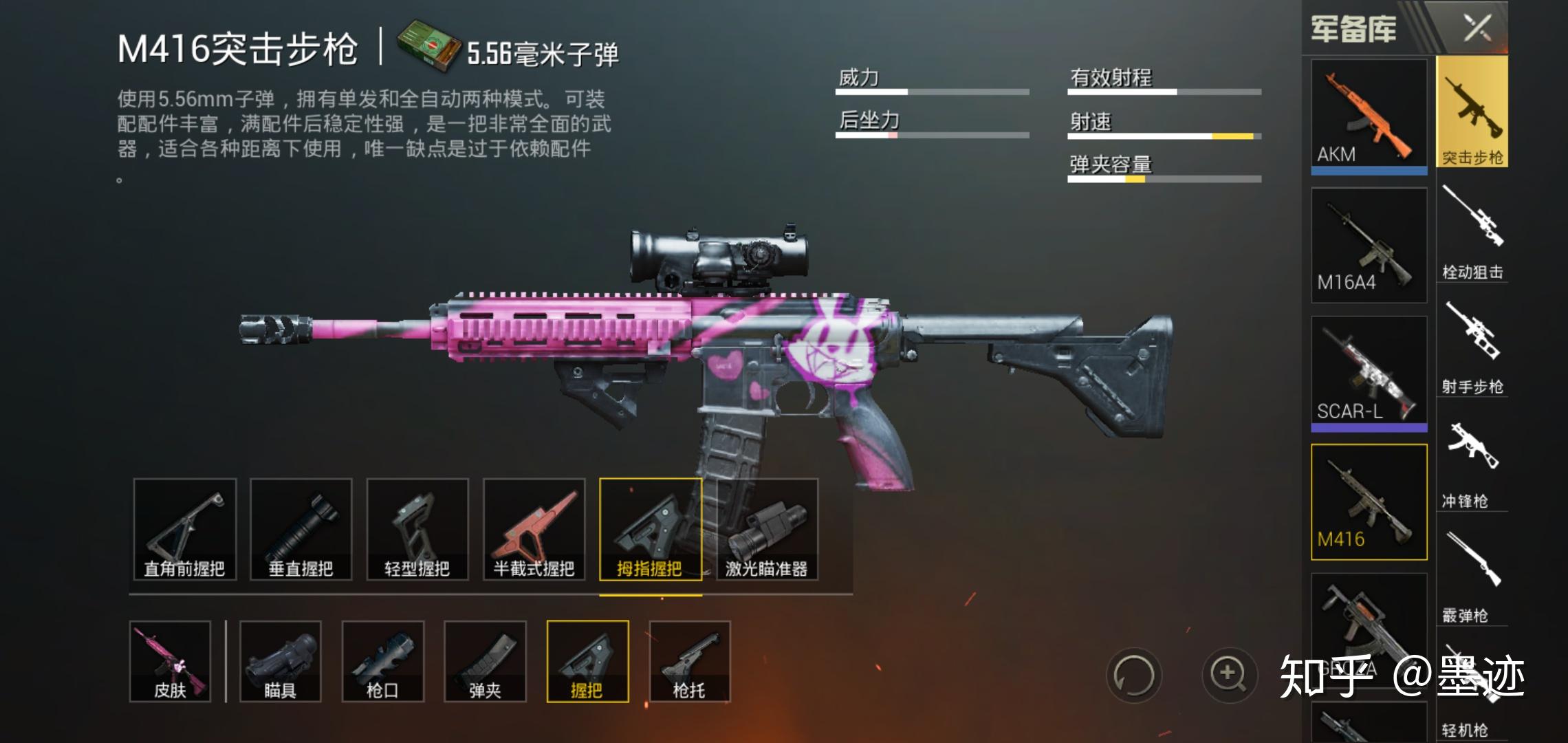Select the AKM weapon thumbnail
Viewport: 1568px width, 743px height.
(x=1369, y=114)
